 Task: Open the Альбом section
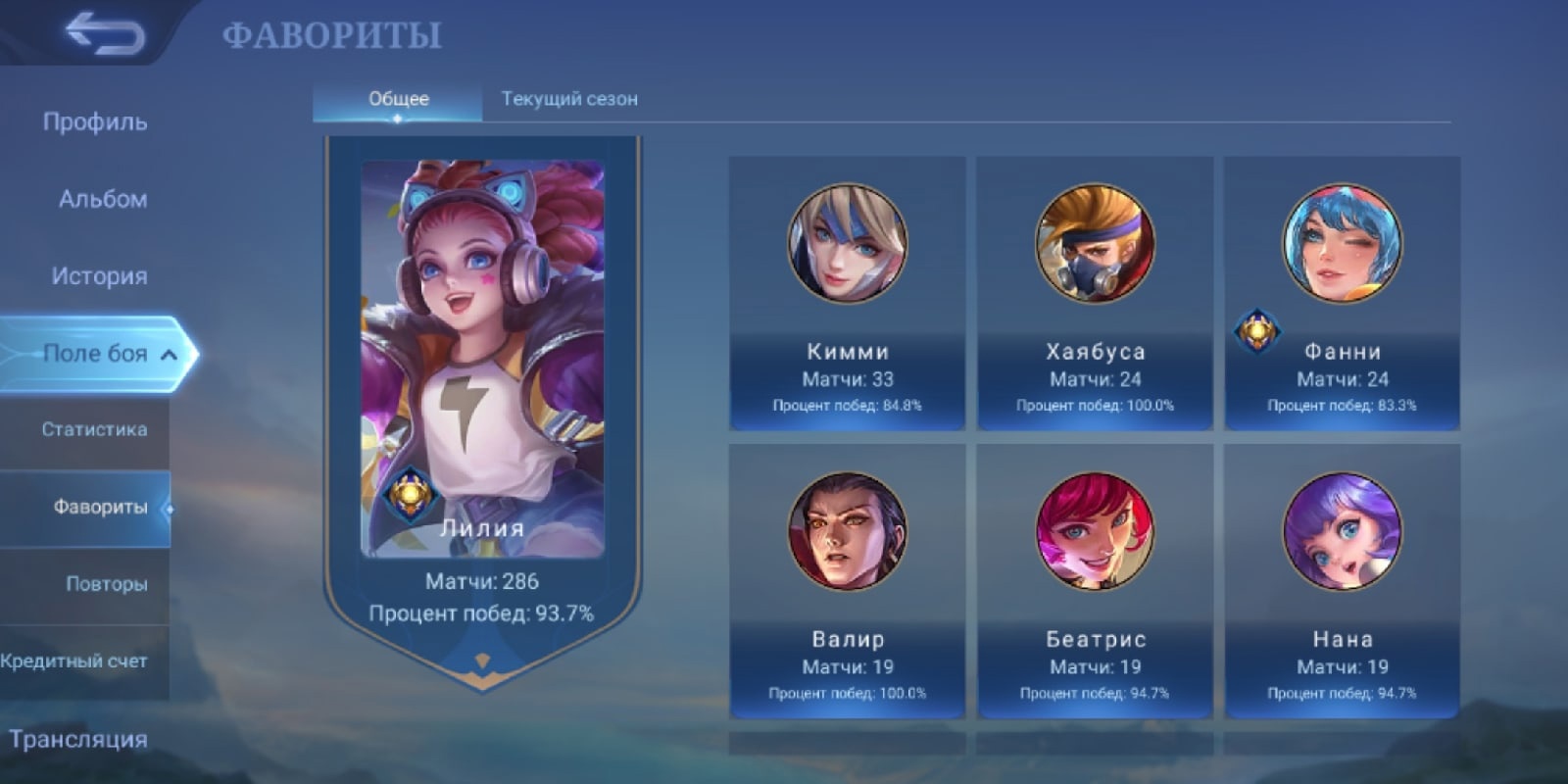103,199
